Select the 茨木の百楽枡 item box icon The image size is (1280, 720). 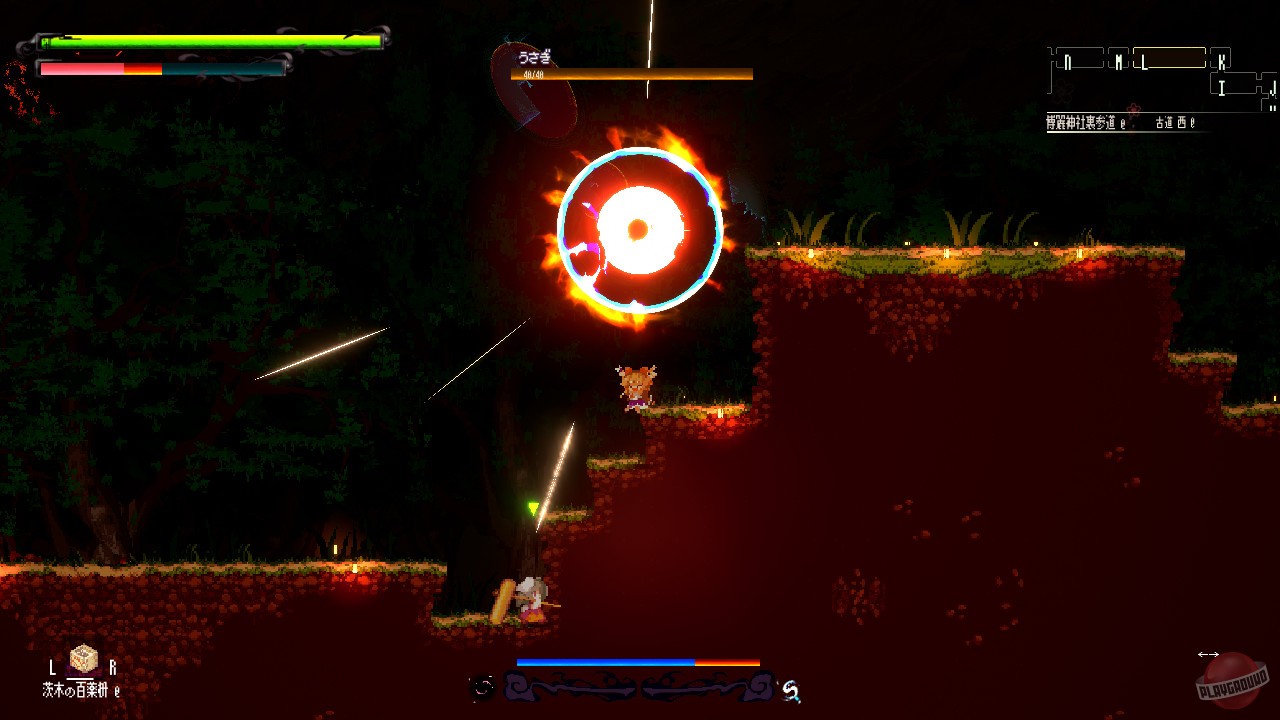click(x=83, y=659)
